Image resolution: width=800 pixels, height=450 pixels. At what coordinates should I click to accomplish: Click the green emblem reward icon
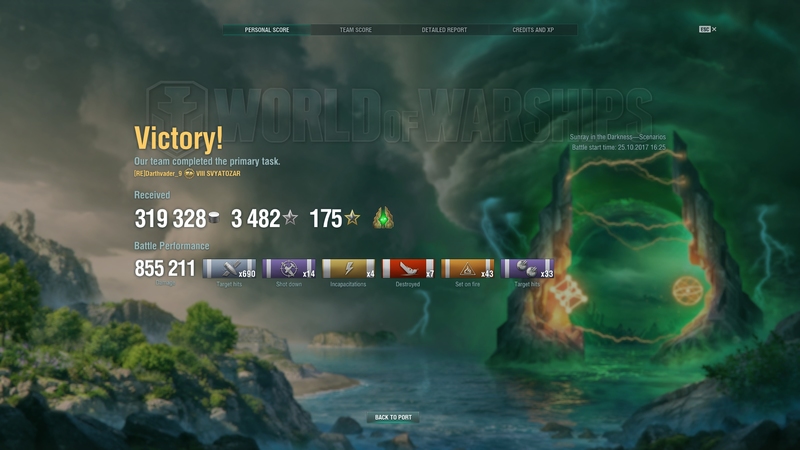(382, 219)
